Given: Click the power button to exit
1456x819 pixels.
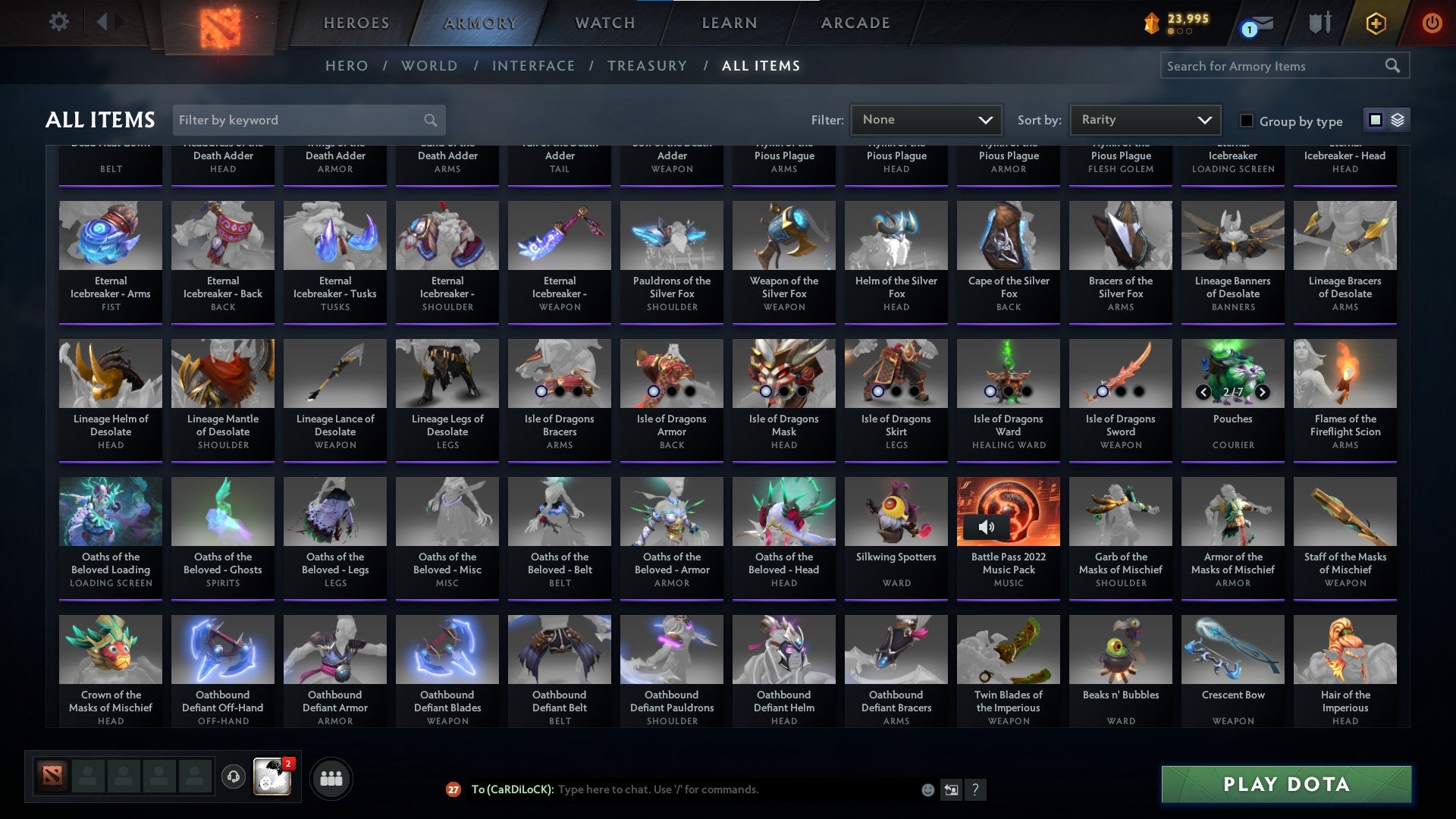Looking at the screenshot, I should coord(1432,23).
